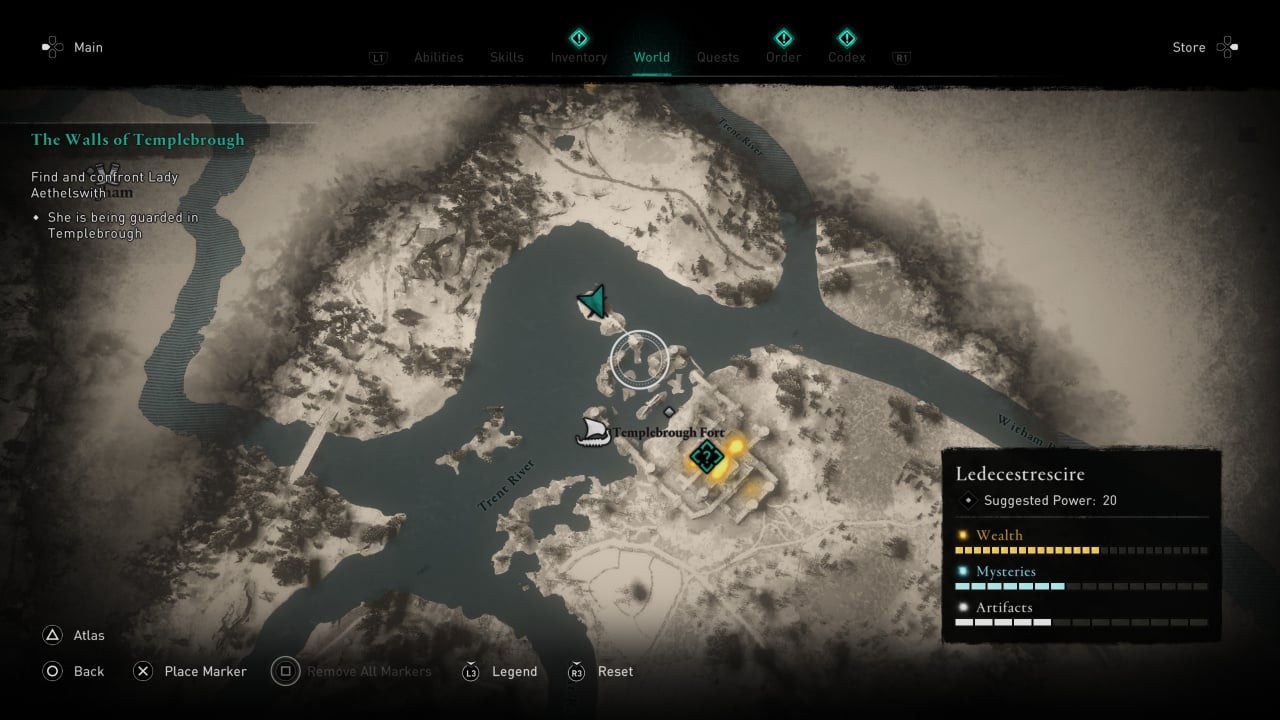This screenshot has height=720, width=1280.
Task: Select the World tab
Action: (652, 57)
